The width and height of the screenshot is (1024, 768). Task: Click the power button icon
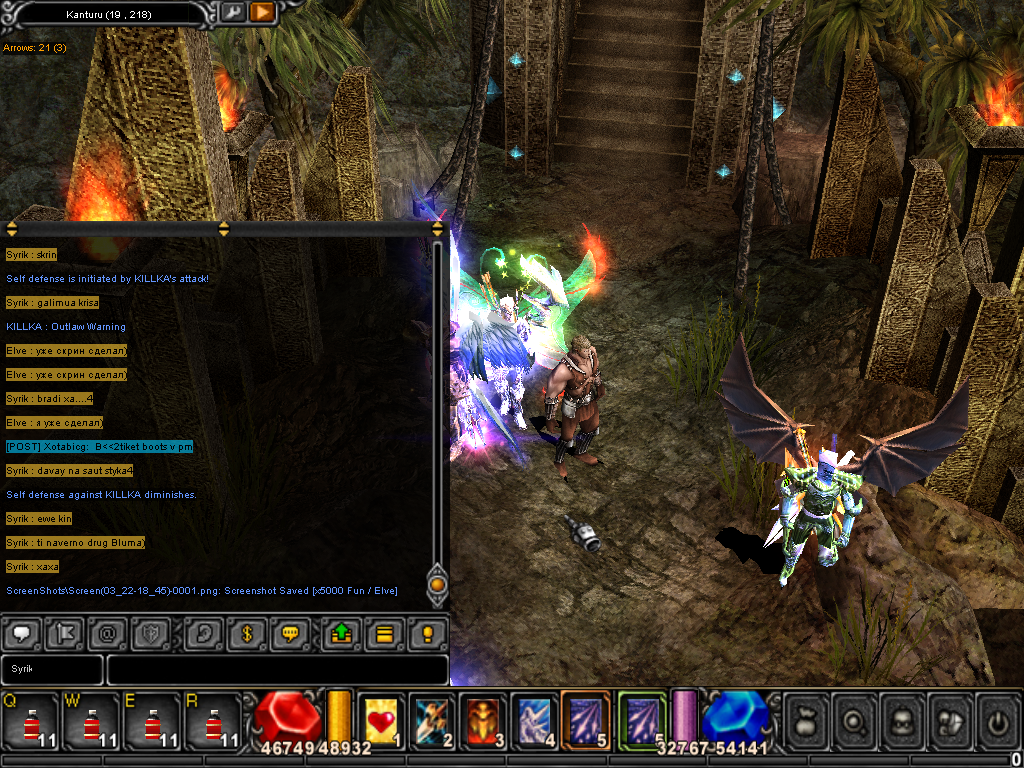(x=998, y=720)
